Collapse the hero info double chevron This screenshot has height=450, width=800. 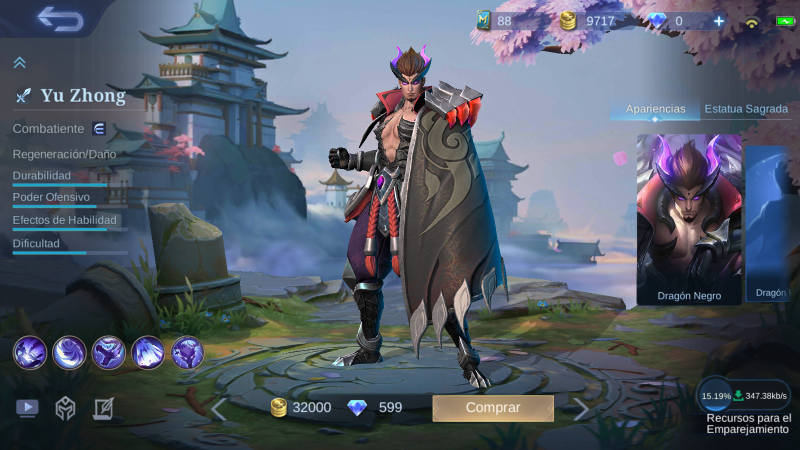[x=19, y=63]
